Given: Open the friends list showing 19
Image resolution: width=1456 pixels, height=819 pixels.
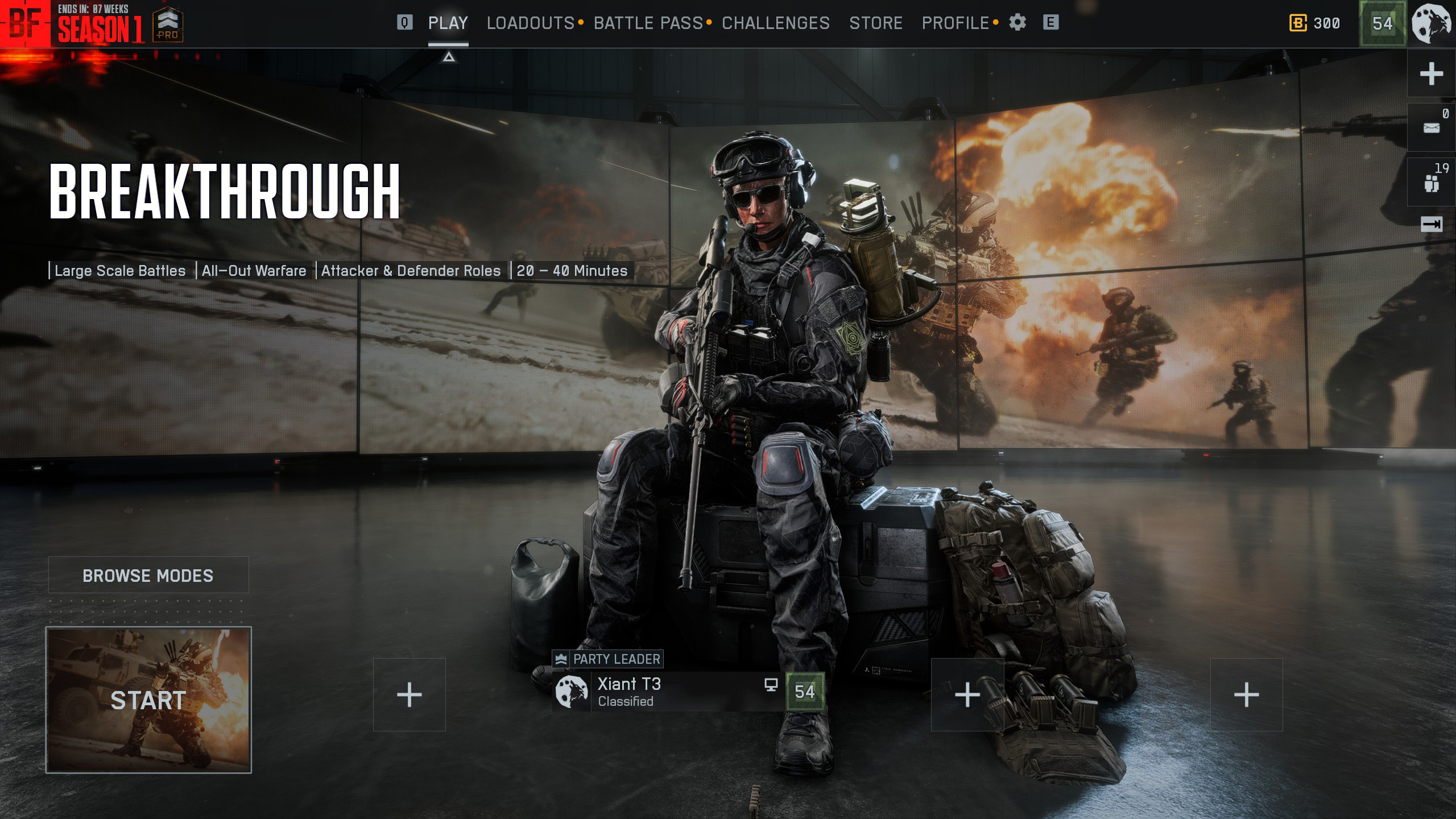Looking at the screenshot, I should coord(1431,183).
